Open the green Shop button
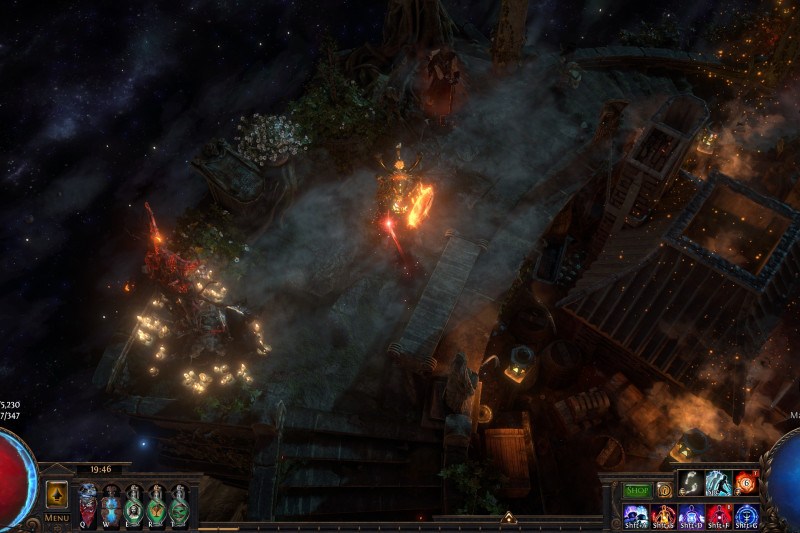 [637, 491]
